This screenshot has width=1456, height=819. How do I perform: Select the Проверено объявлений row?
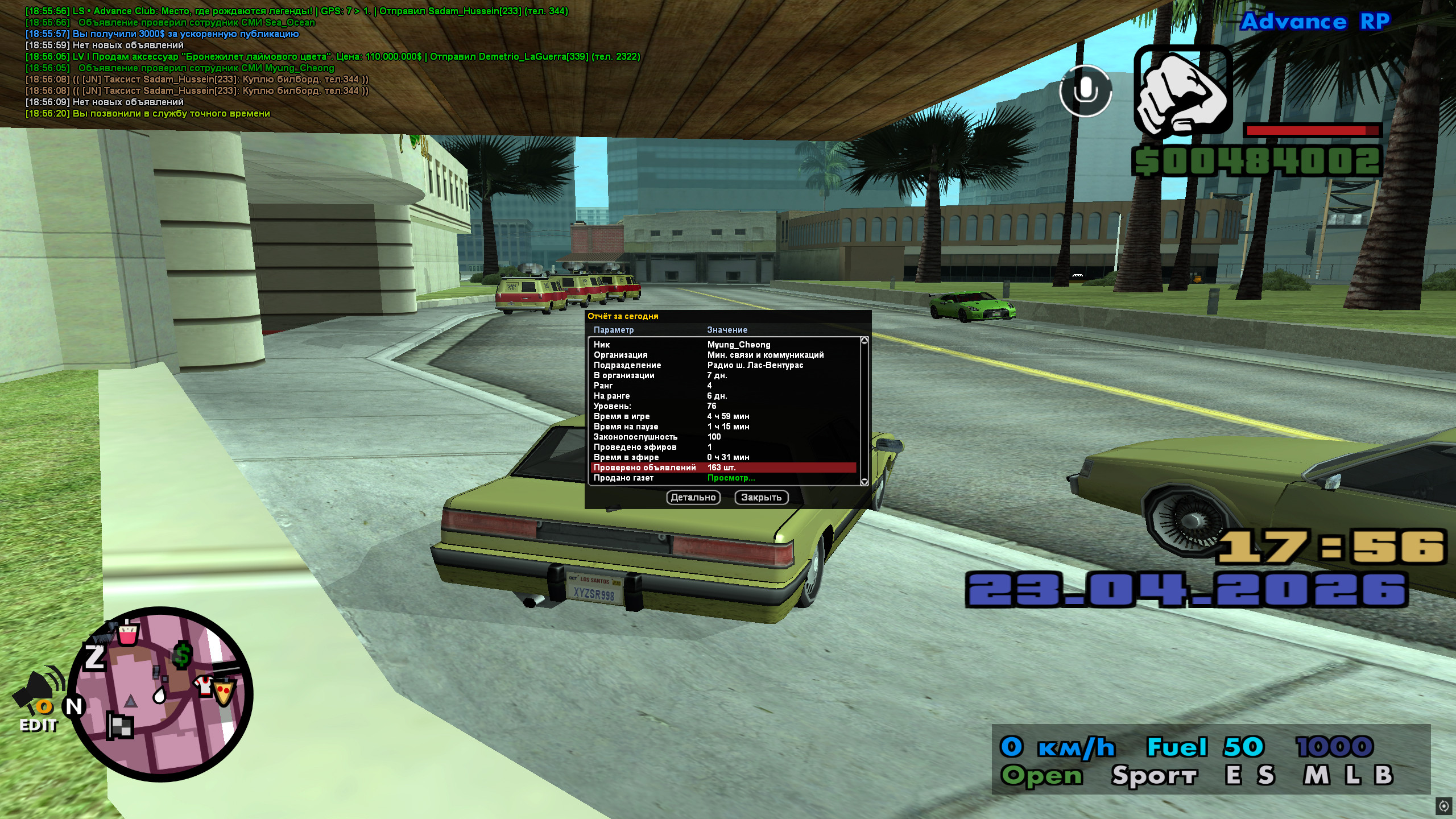tap(723, 468)
